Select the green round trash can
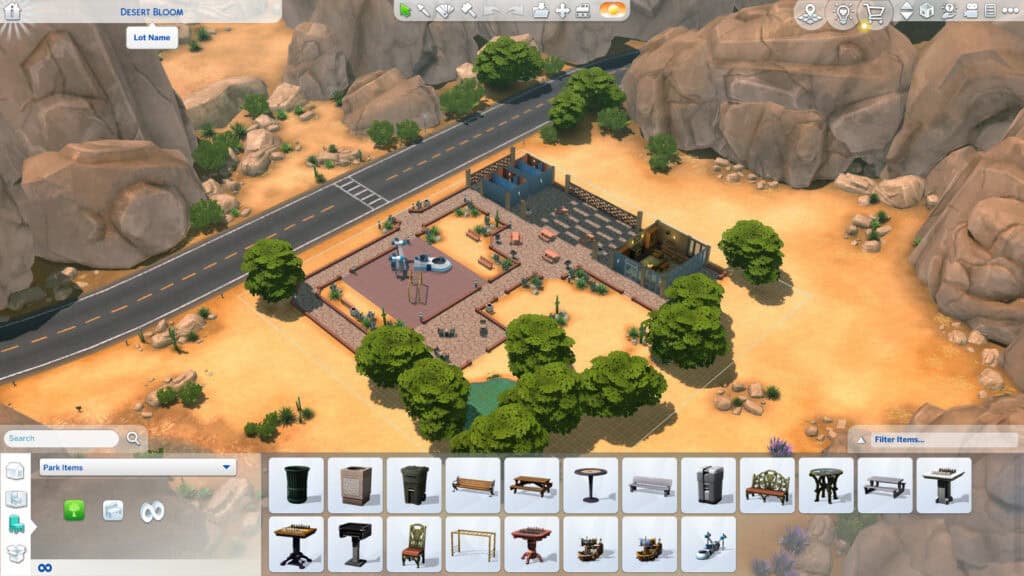Viewport: 1024px width, 576px height. 296,485
